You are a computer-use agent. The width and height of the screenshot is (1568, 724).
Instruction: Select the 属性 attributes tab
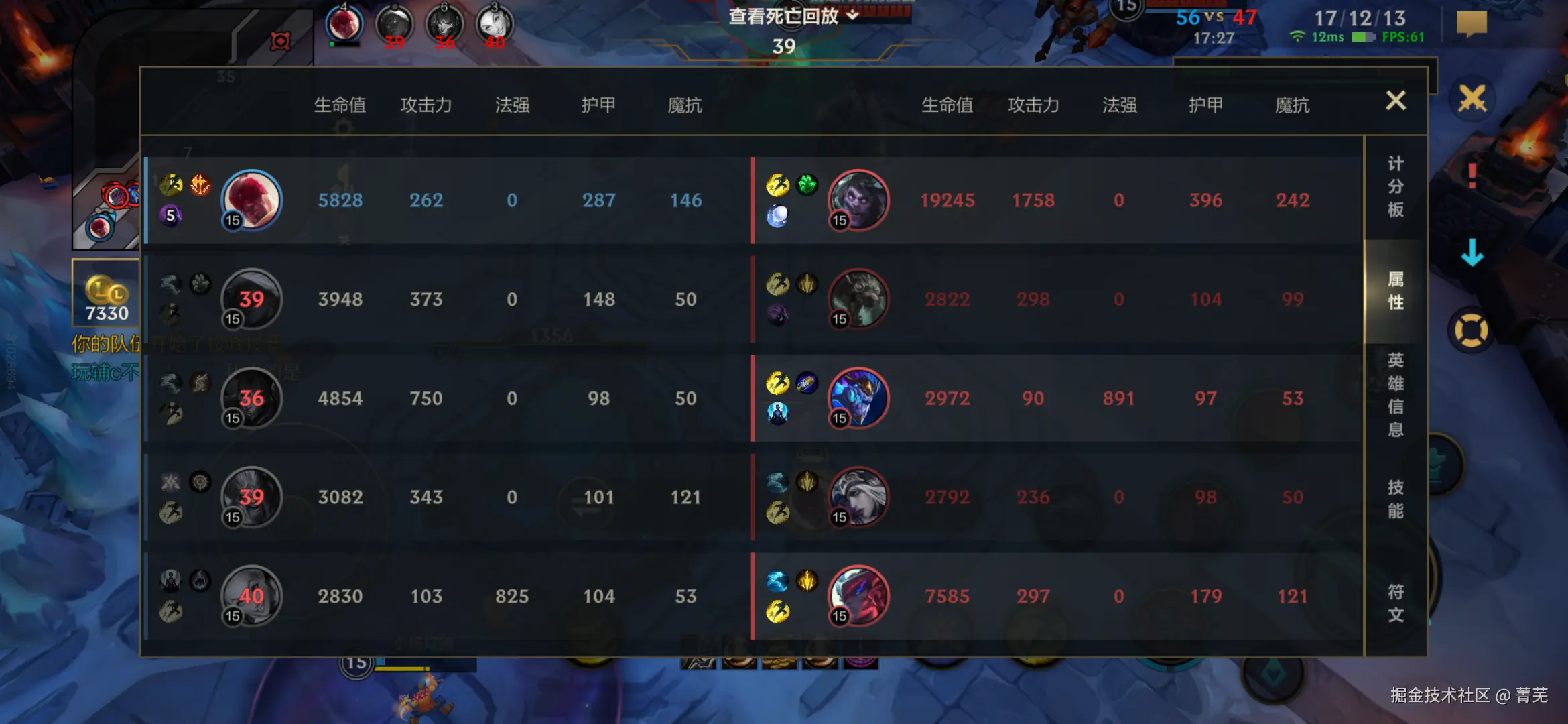[x=1395, y=290]
